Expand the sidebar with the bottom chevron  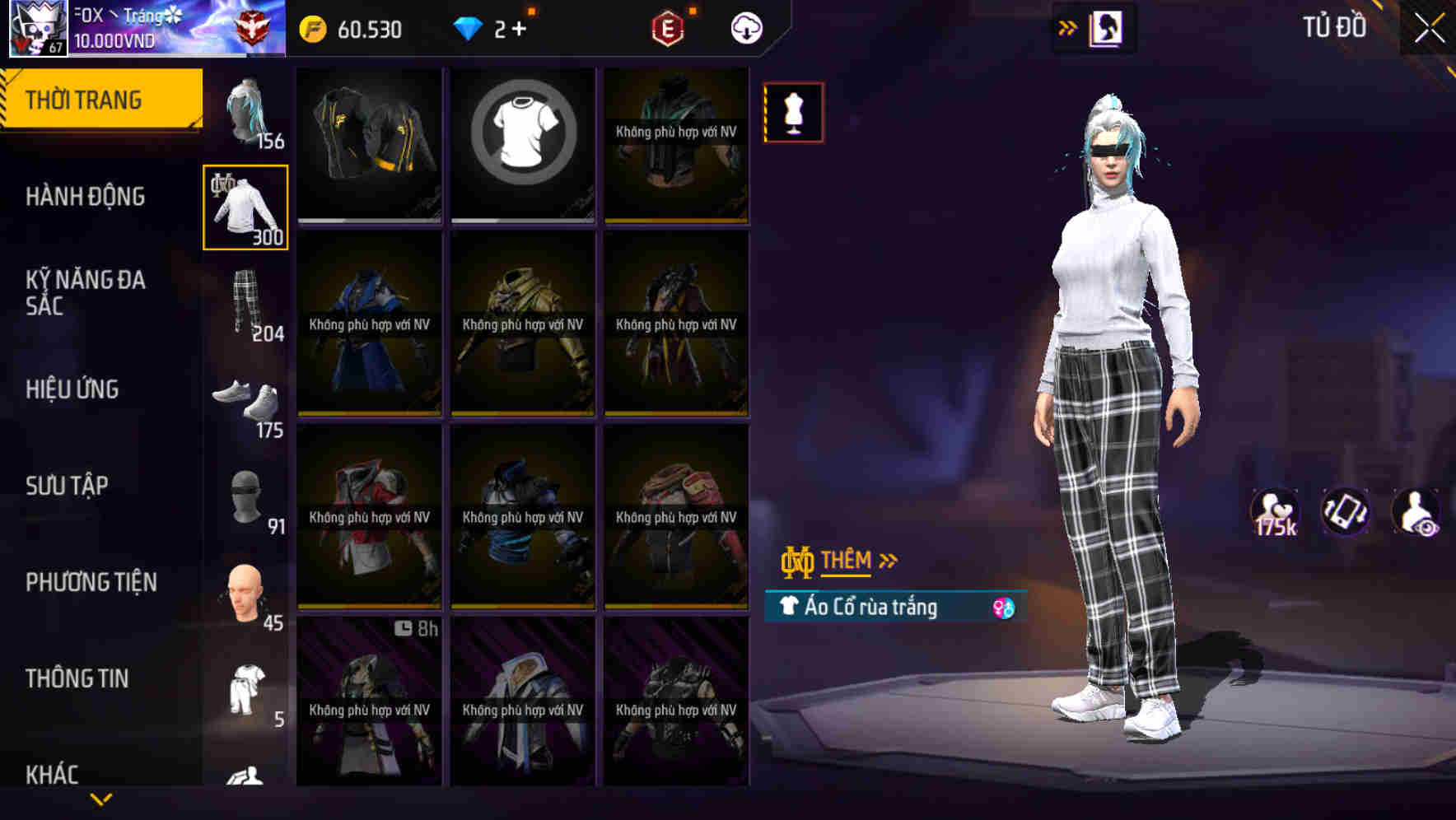103,800
